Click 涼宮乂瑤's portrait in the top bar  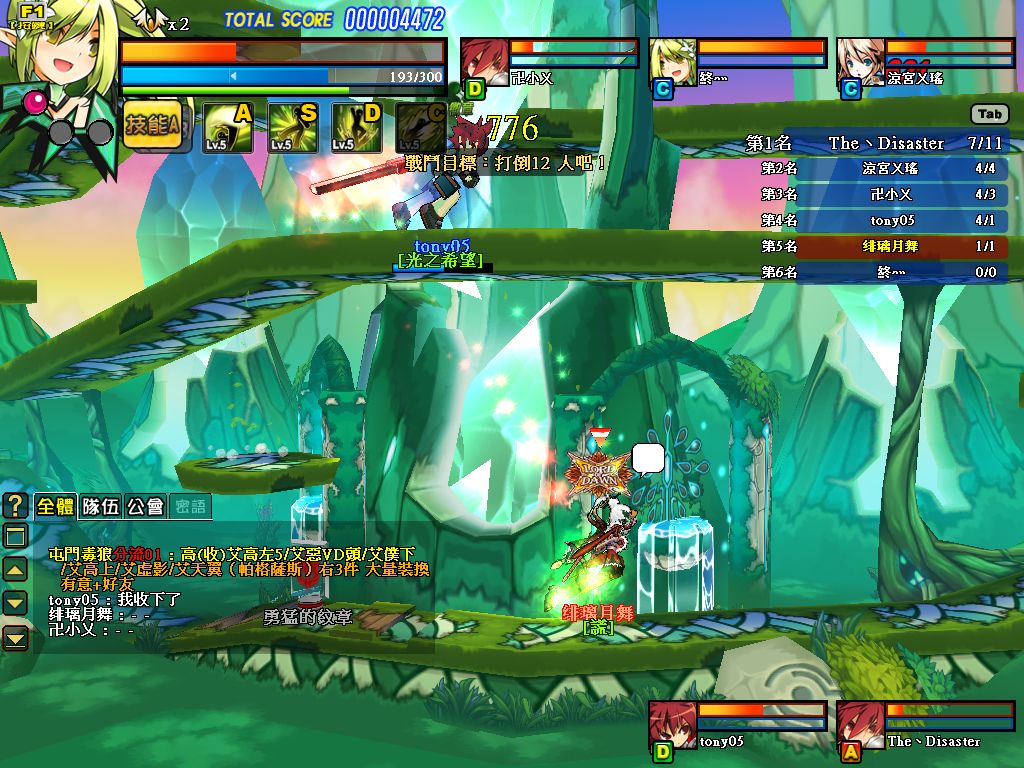[860, 62]
